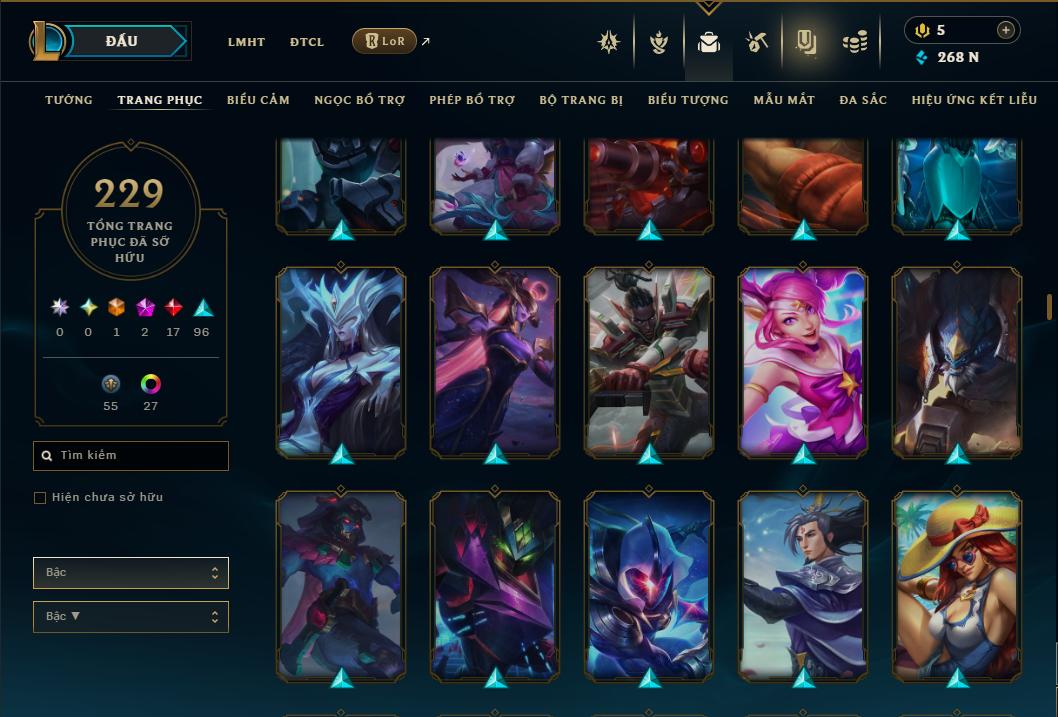The image size is (1058, 717).
Task: Open the briefcase collection icon
Action: pyautogui.click(x=709, y=42)
